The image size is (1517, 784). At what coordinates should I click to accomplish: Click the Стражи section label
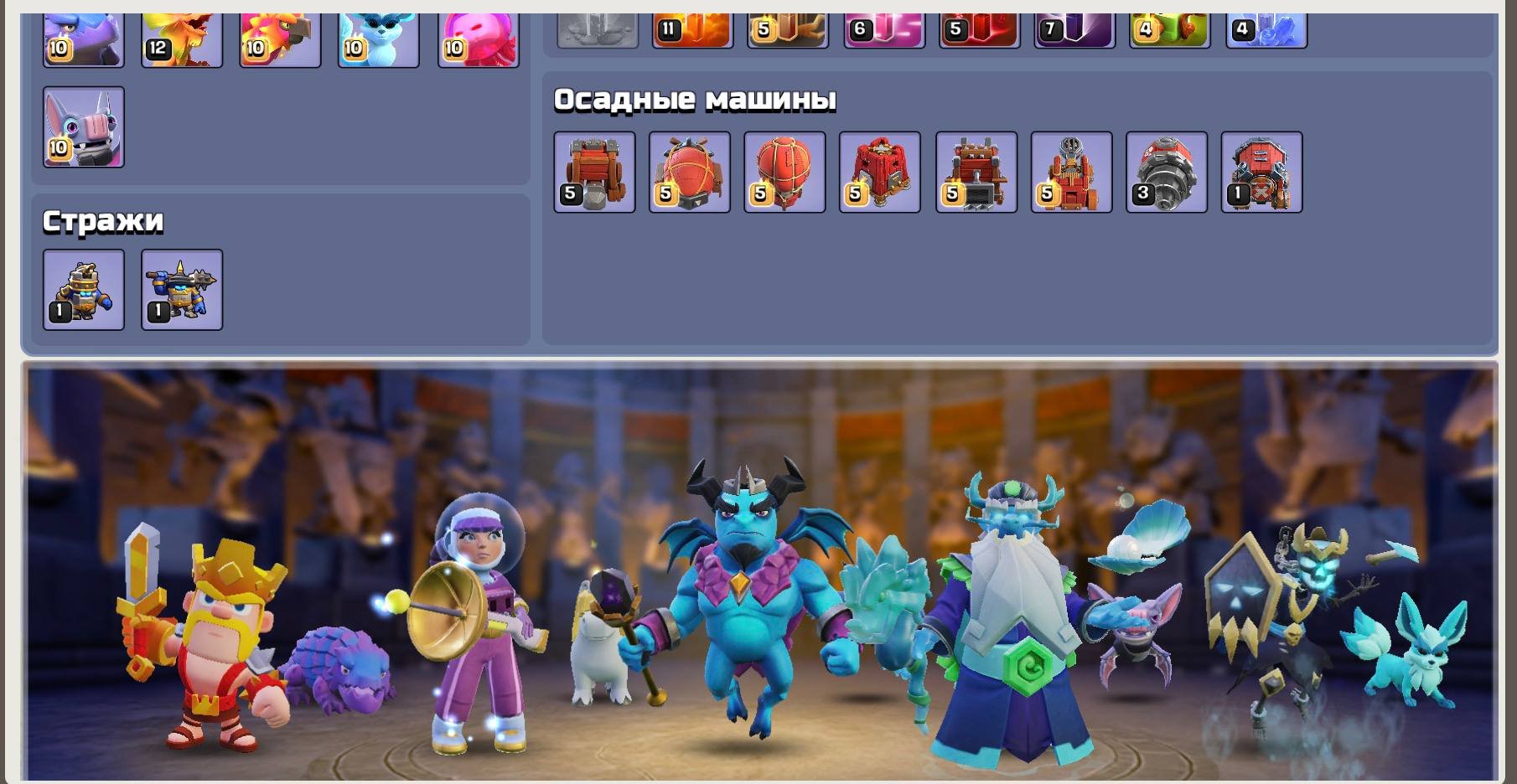tap(103, 219)
